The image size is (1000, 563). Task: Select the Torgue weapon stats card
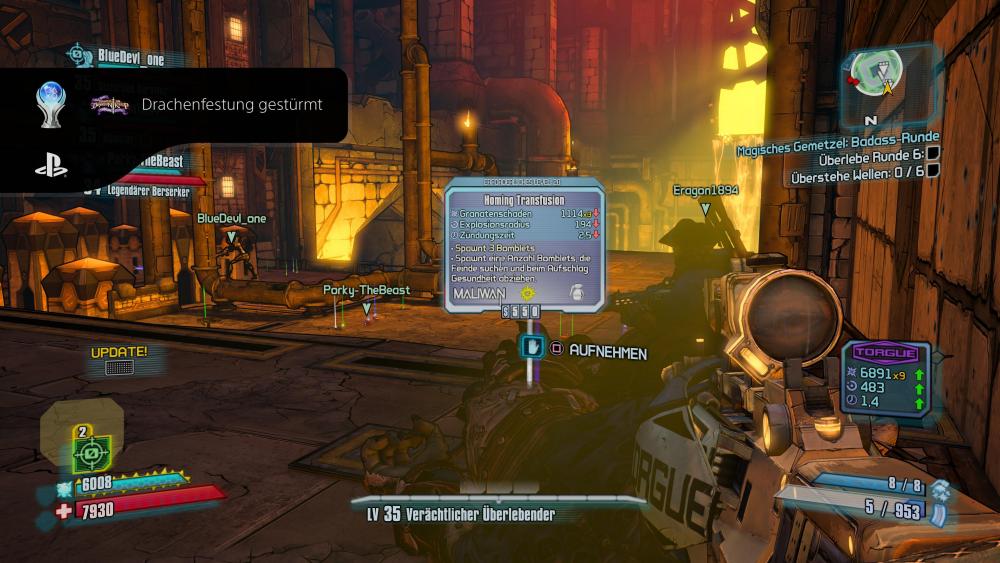[x=886, y=379]
